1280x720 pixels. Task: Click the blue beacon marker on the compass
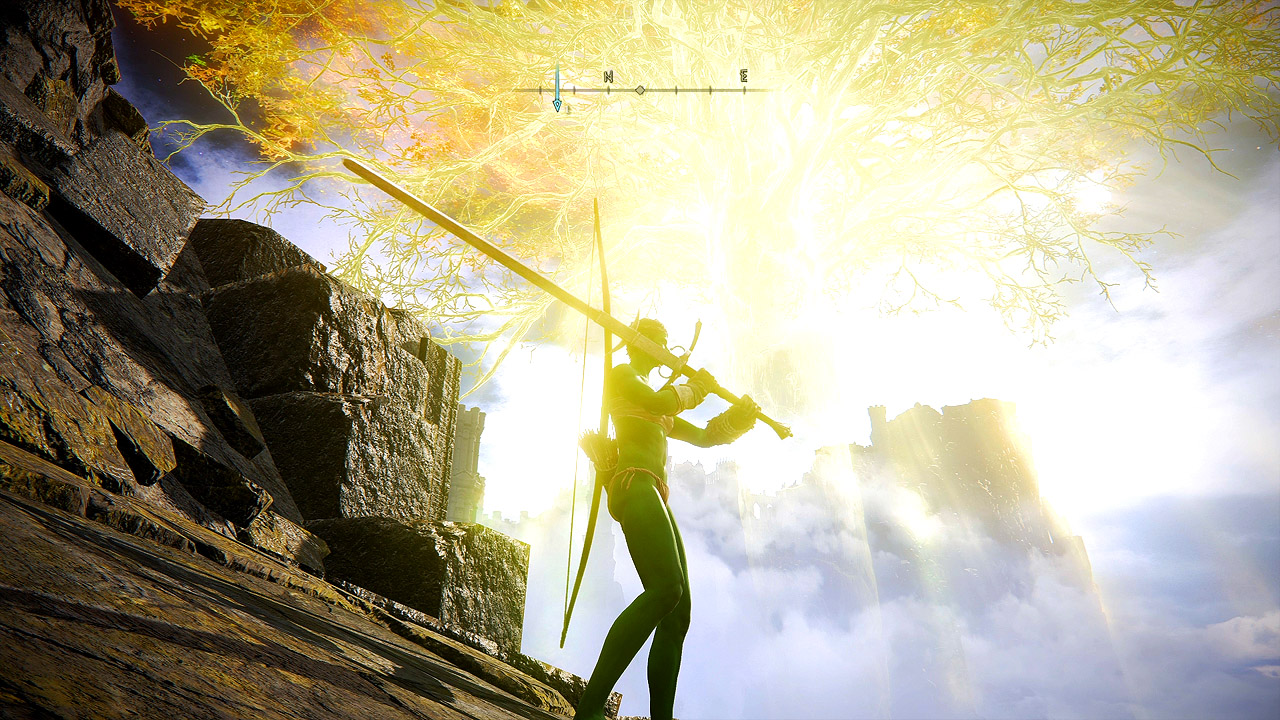pos(557,89)
